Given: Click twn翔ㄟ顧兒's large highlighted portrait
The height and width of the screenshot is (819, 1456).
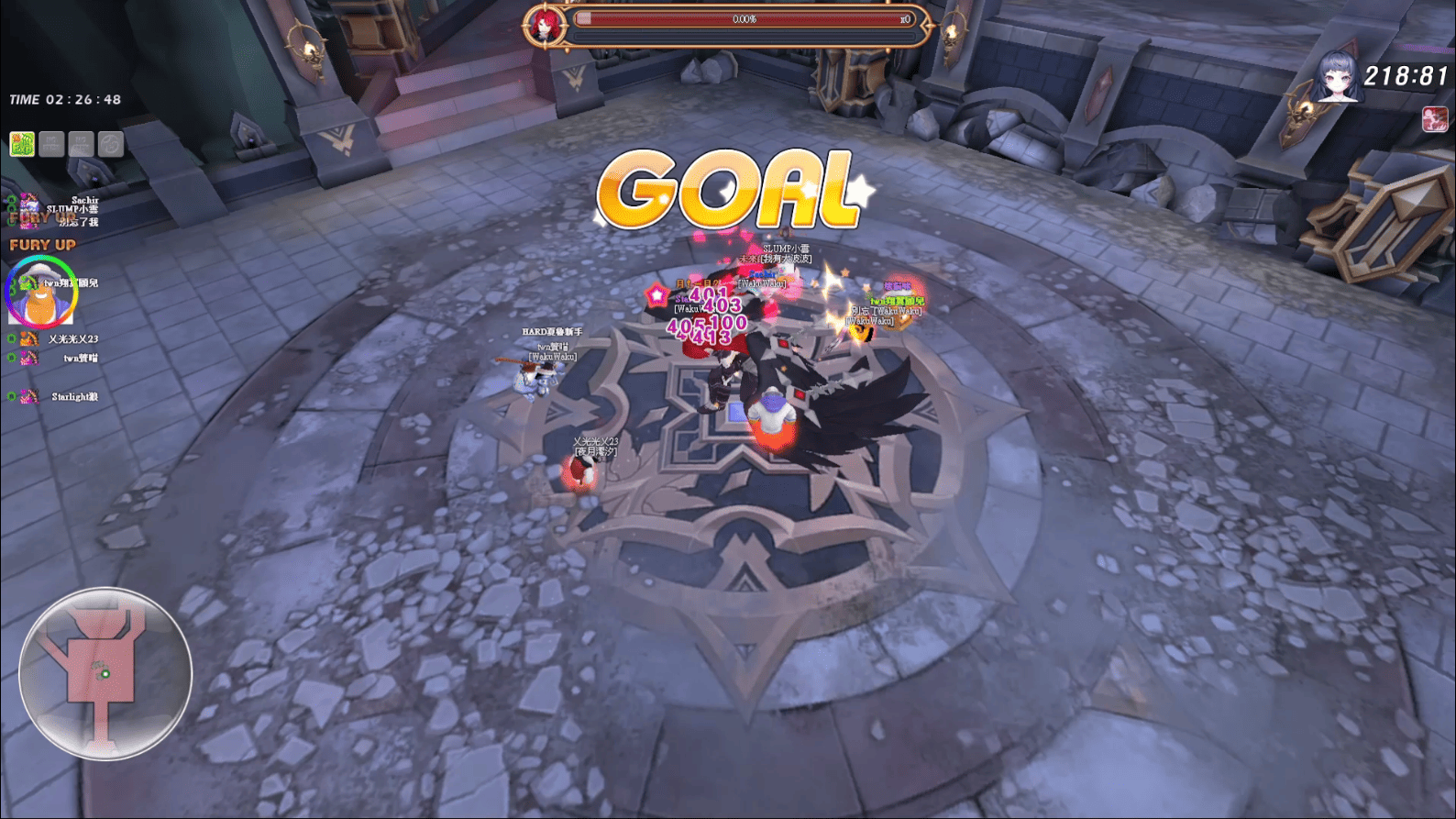Looking at the screenshot, I should [43, 293].
